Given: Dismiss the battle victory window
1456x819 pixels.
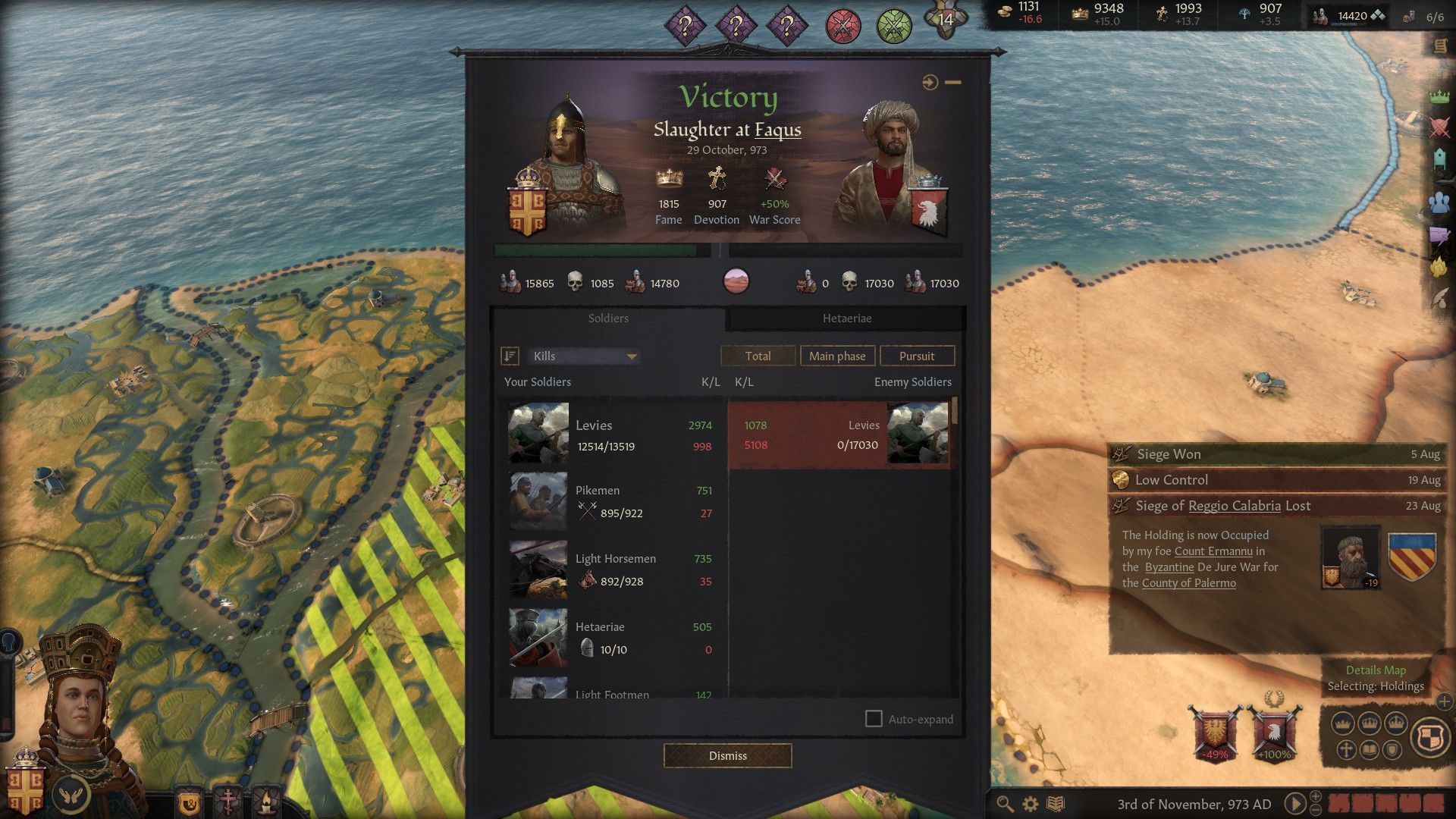Looking at the screenshot, I should pyautogui.click(x=727, y=755).
